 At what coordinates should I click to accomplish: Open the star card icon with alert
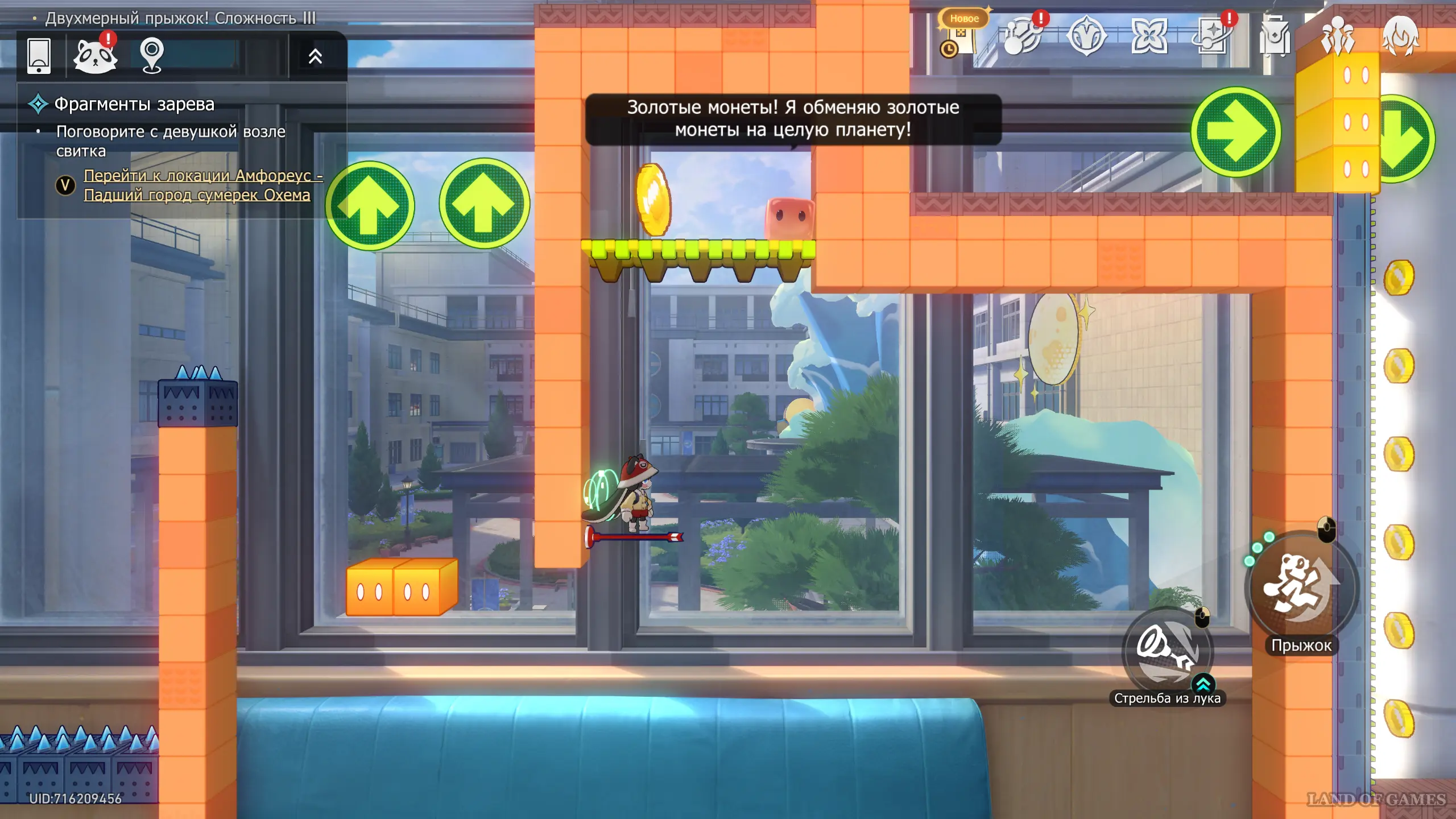coord(1213,36)
